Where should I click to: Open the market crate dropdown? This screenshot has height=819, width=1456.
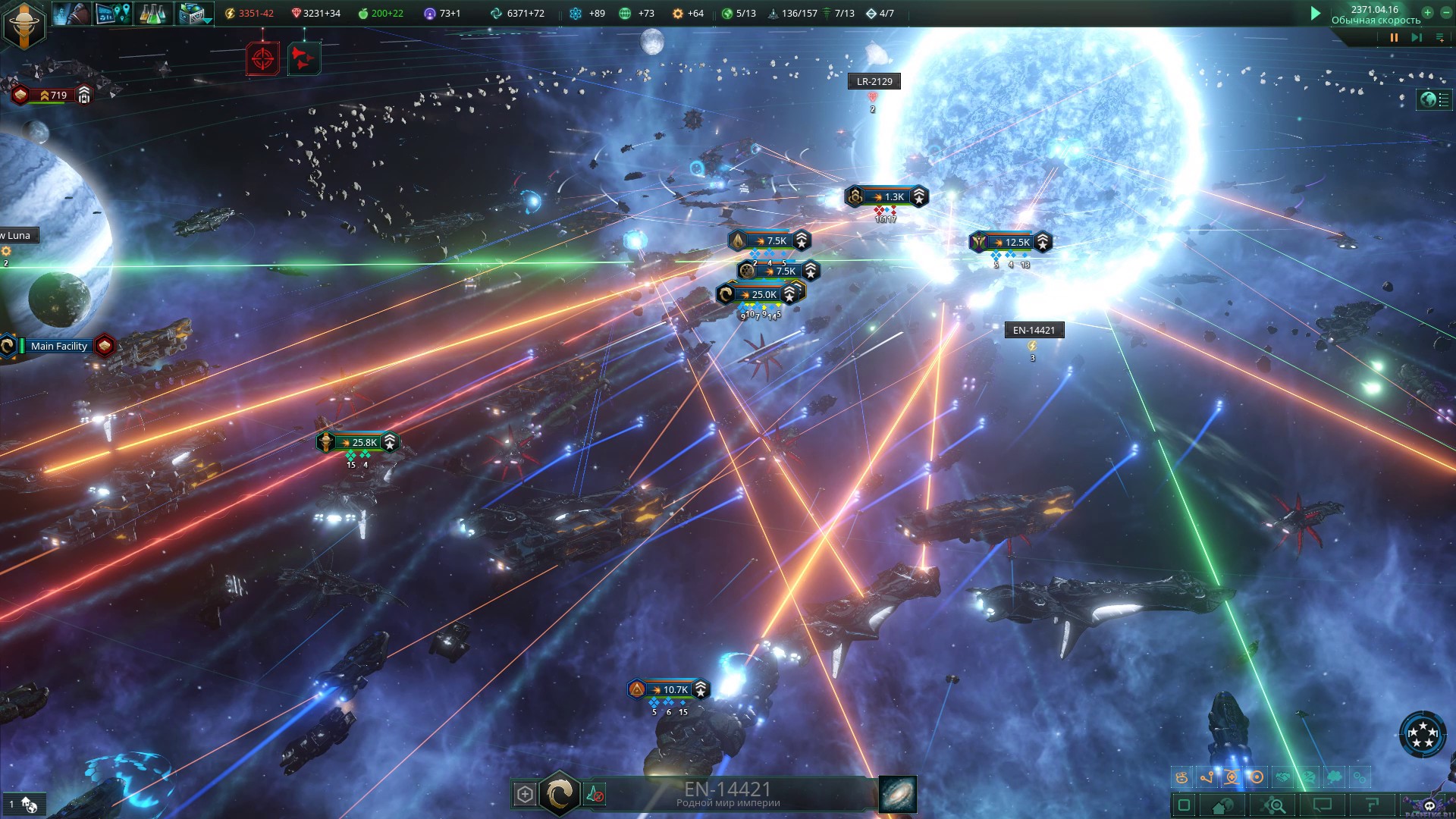[194, 14]
